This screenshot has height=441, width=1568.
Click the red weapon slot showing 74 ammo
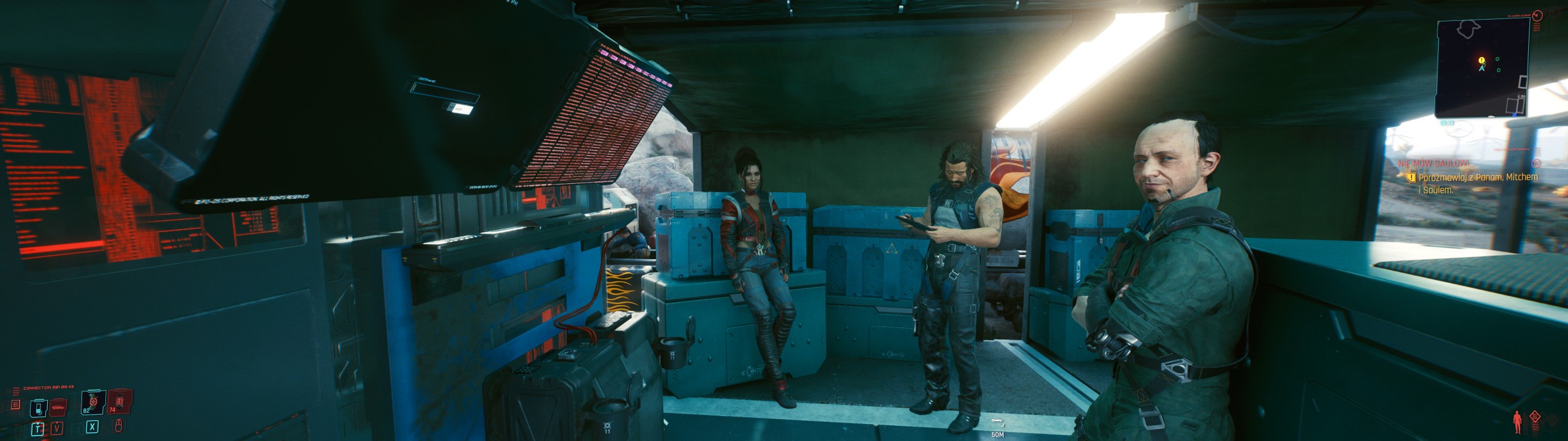[x=120, y=402]
